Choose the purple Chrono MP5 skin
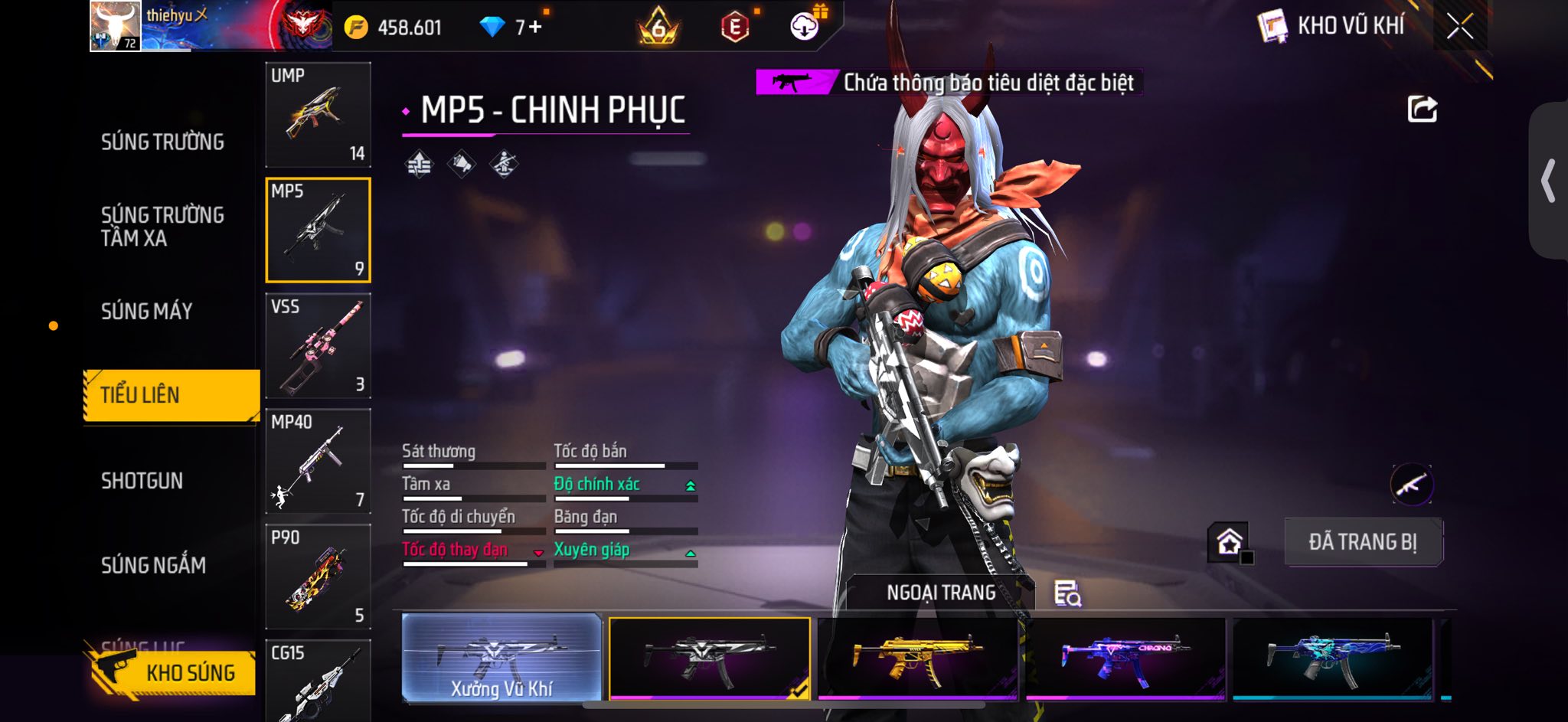The width and height of the screenshot is (1568, 722). (1125, 658)
